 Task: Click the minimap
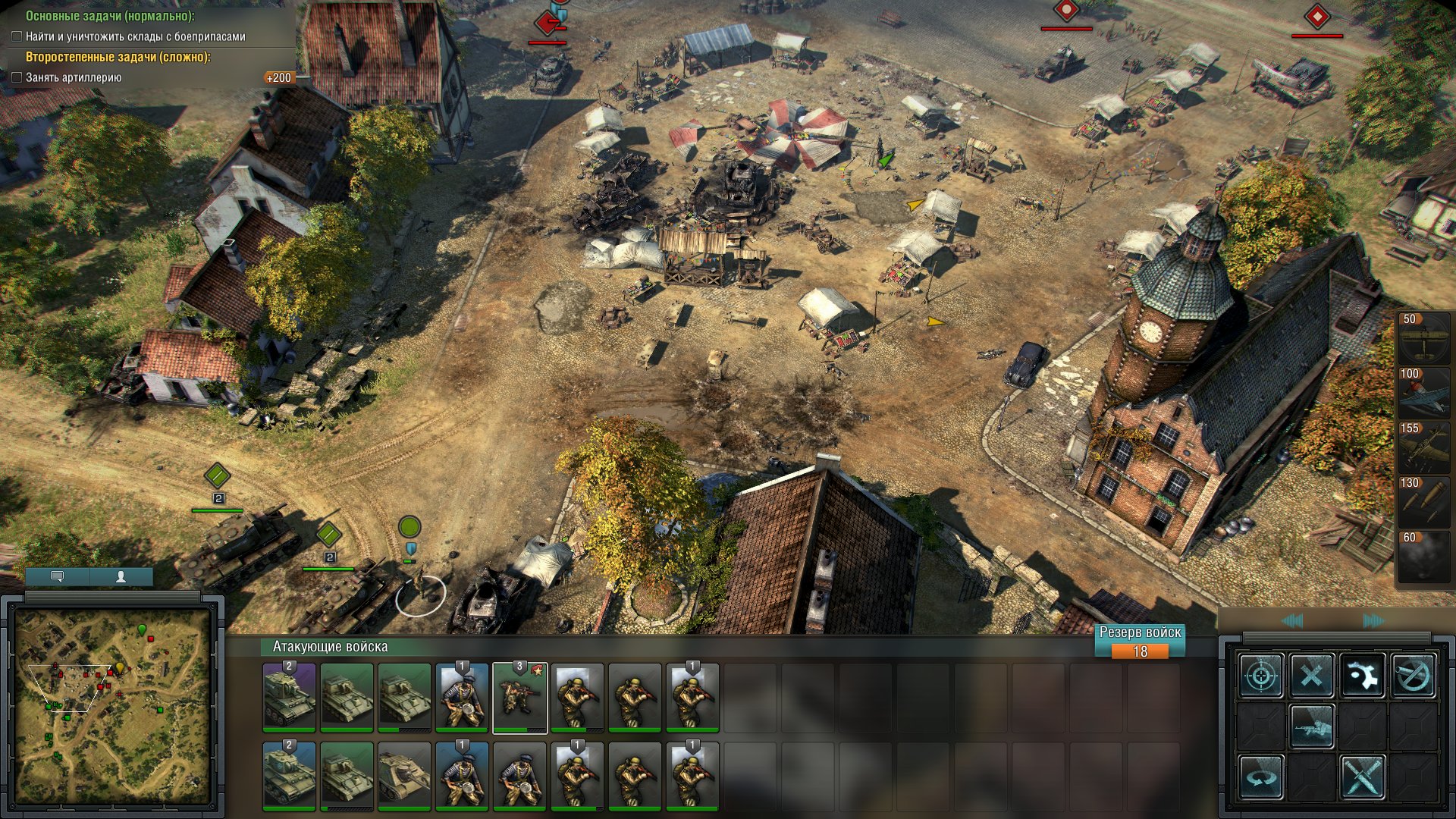click(x=112, y=705)
